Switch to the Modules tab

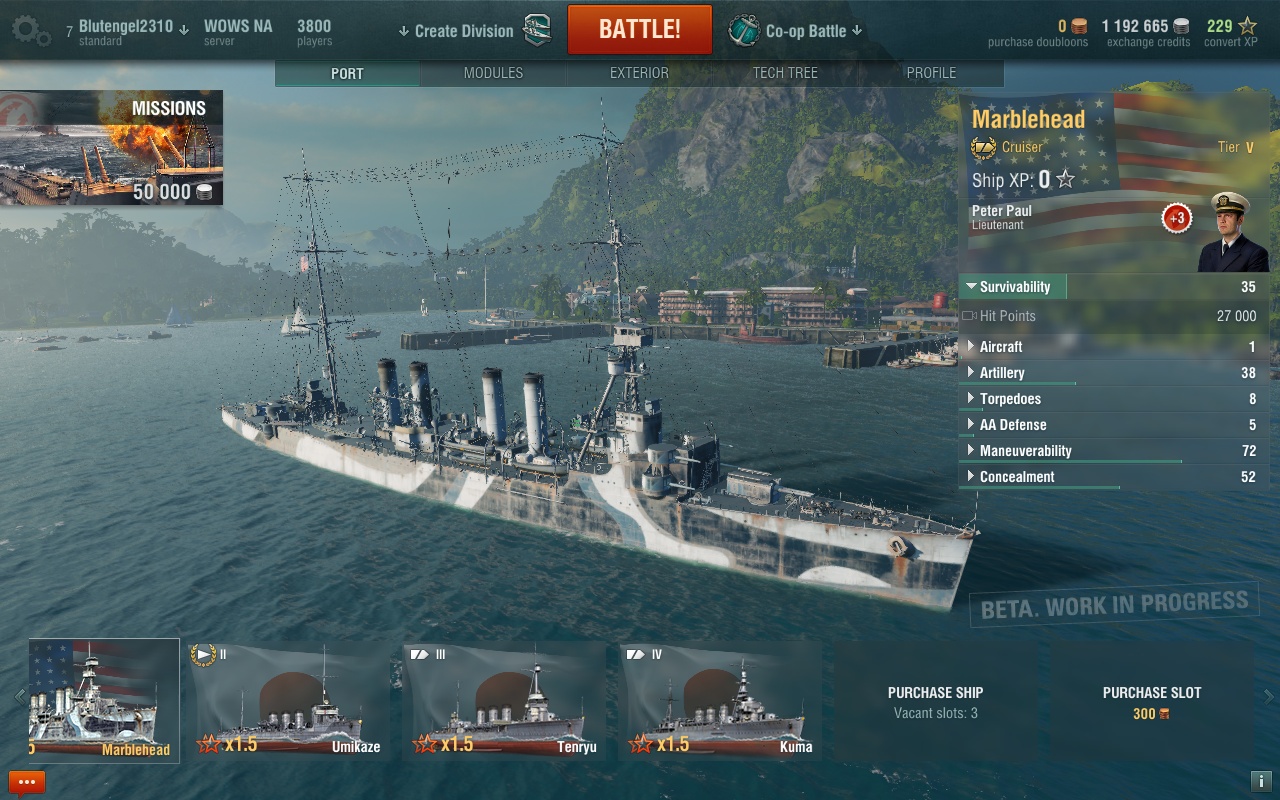(493, 73)
